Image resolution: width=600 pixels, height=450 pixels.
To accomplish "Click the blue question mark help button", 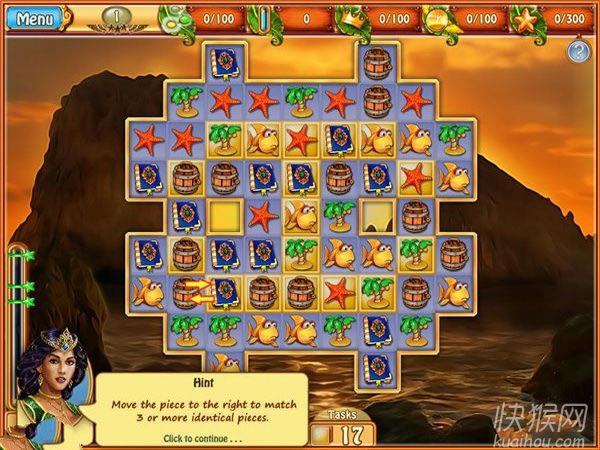I will click(x=578, y=51).
